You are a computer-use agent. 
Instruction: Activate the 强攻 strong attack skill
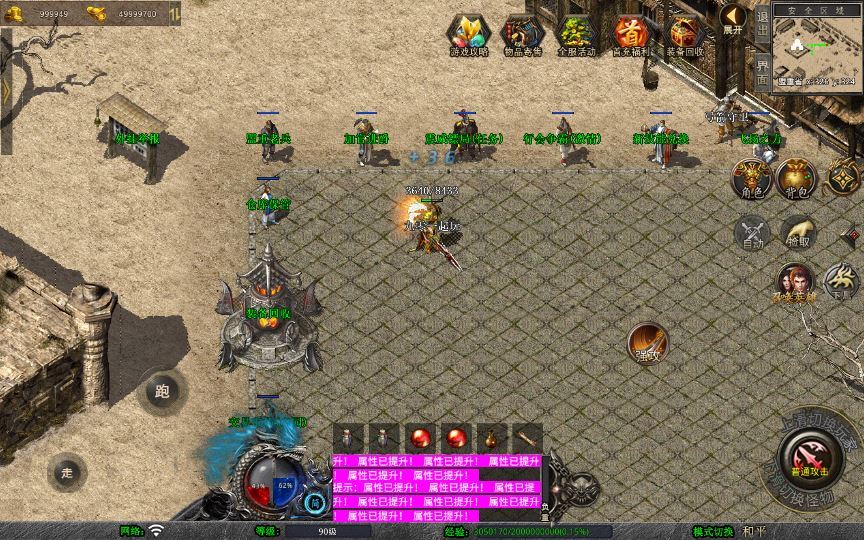click(x=648, y=343)
